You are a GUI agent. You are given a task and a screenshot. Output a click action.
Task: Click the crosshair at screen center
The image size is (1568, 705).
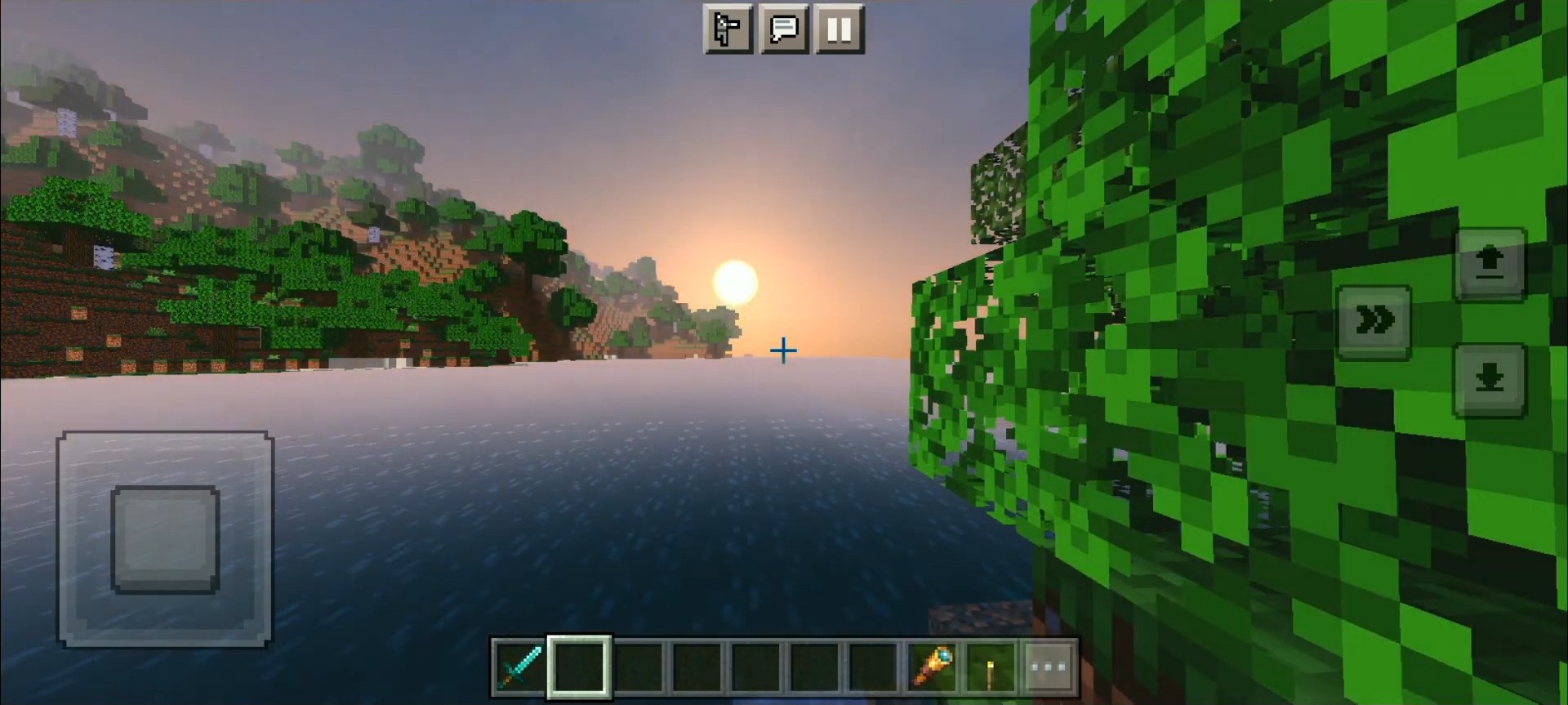(784, 350)
